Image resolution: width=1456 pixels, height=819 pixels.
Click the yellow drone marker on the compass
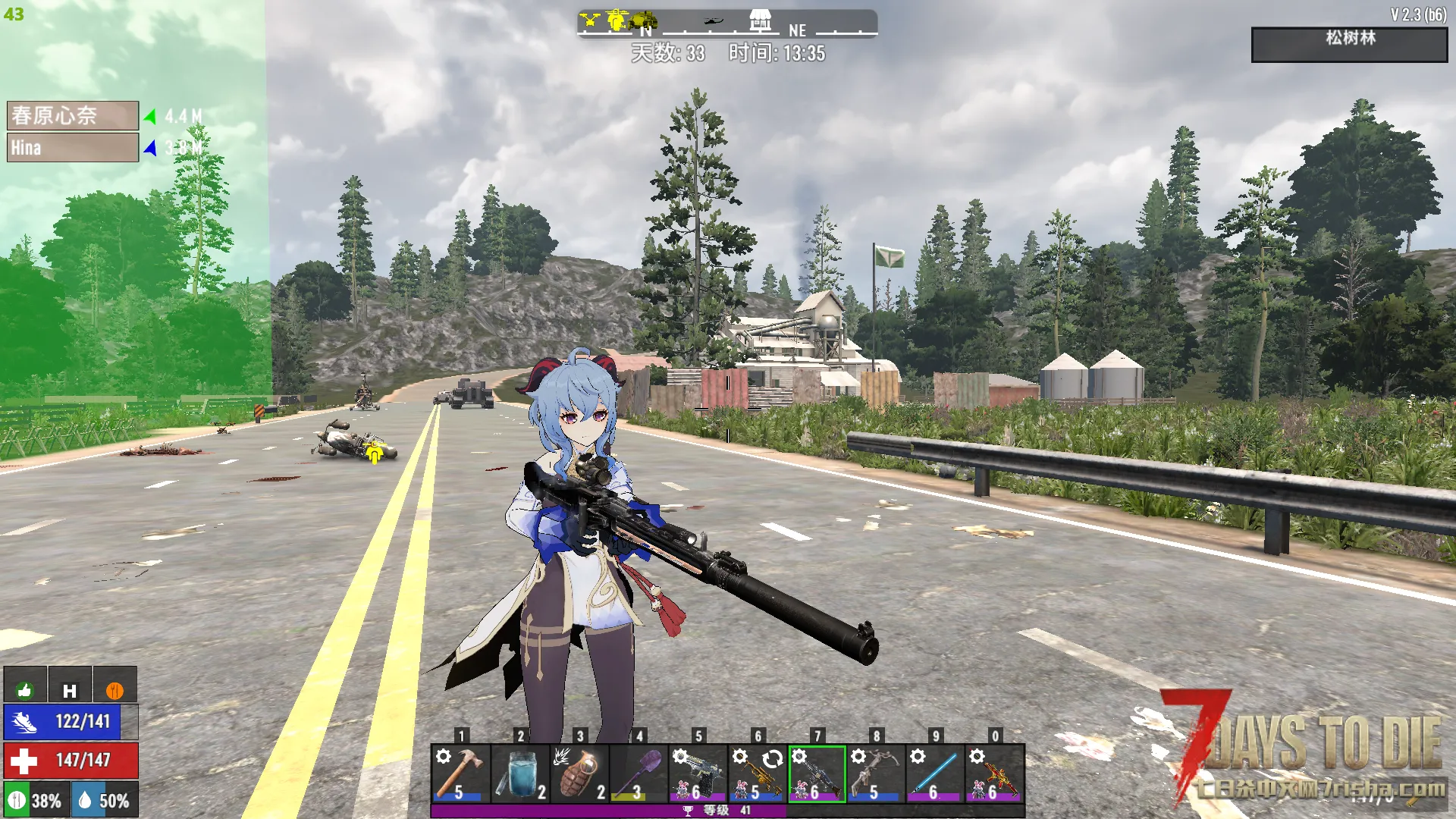point(591,20)
